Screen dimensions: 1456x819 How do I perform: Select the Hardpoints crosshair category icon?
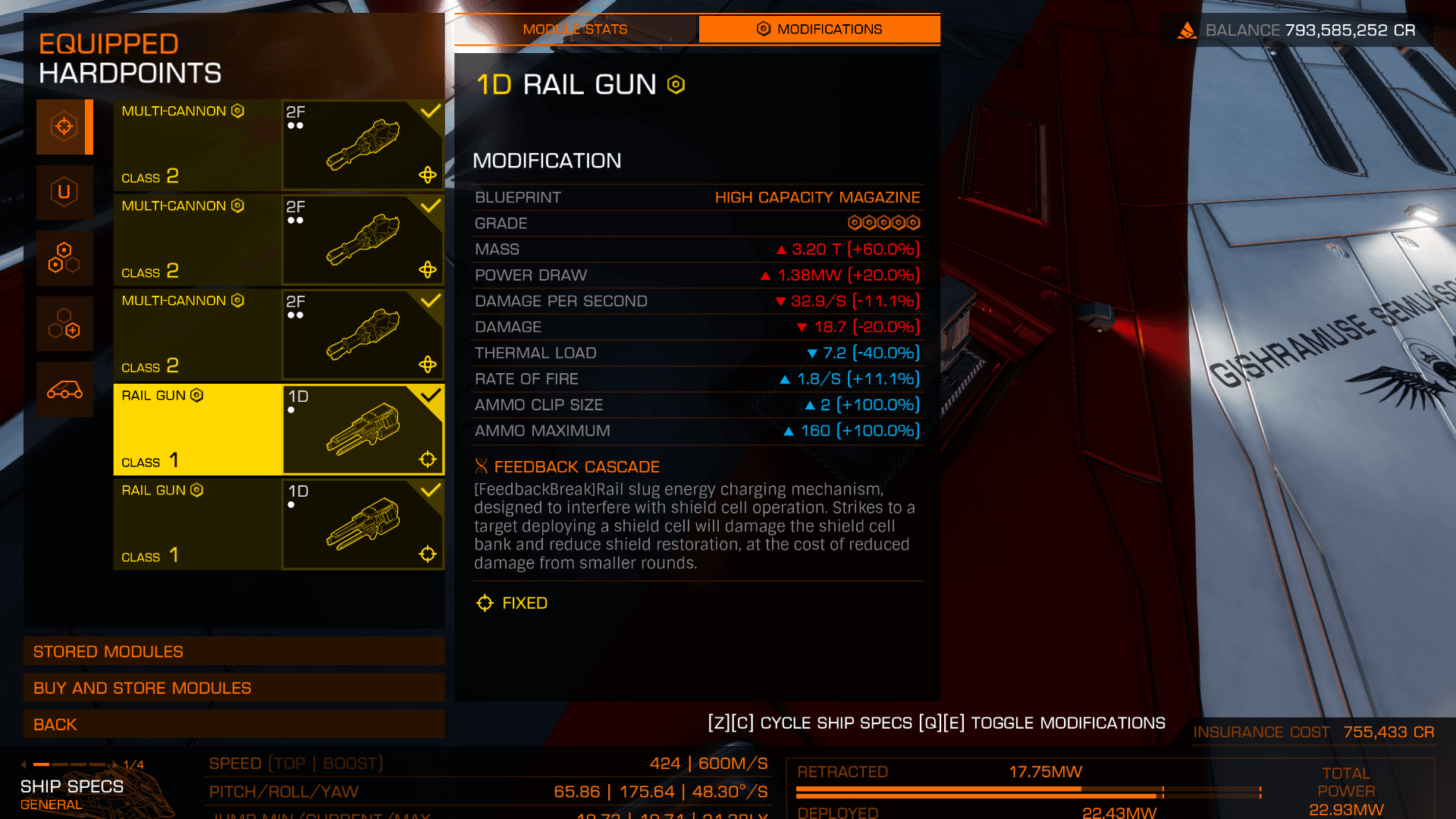[64, 127]
